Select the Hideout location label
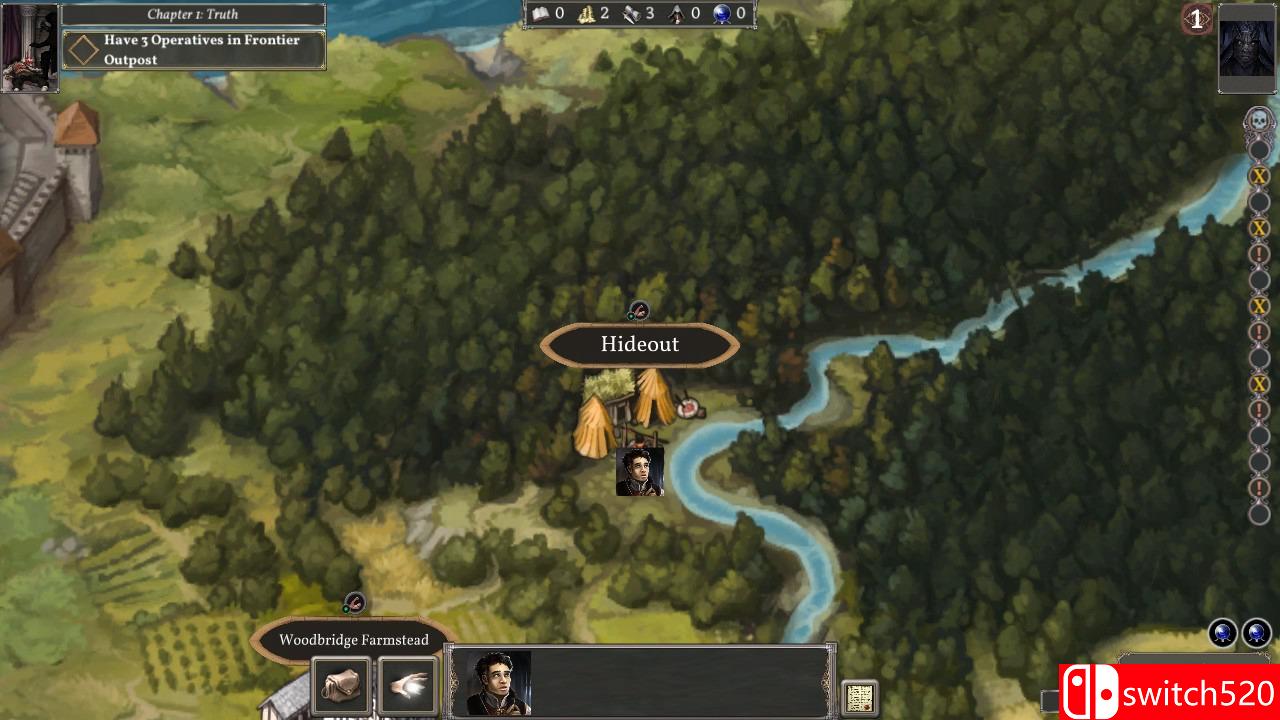1280x720 pixels. click(640, 345)
